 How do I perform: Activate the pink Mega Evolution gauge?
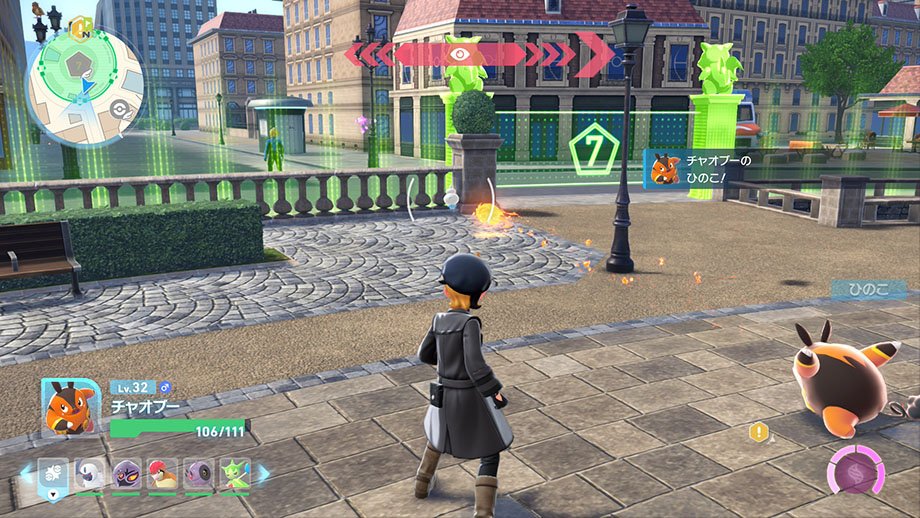coord(856,472)
